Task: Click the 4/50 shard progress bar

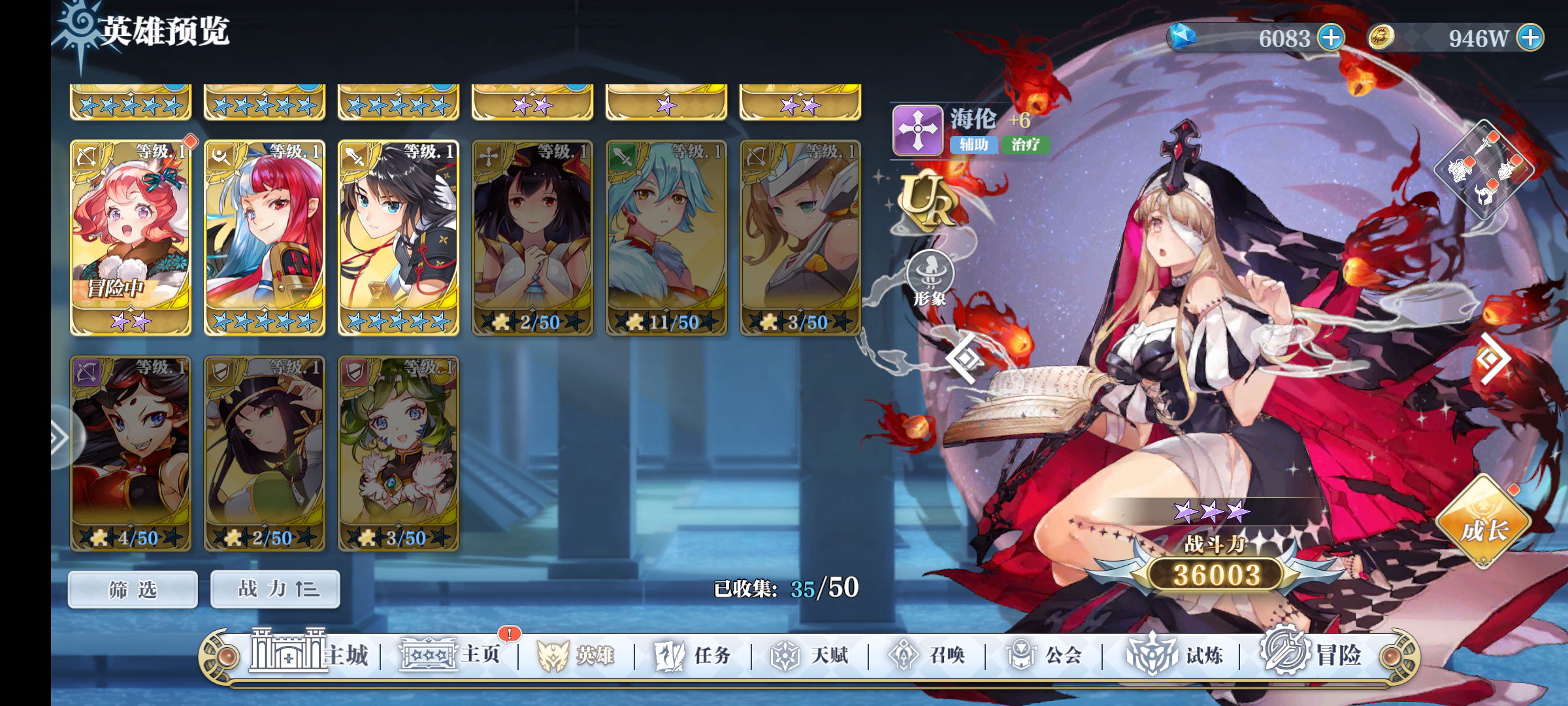Action: [130, 539]
